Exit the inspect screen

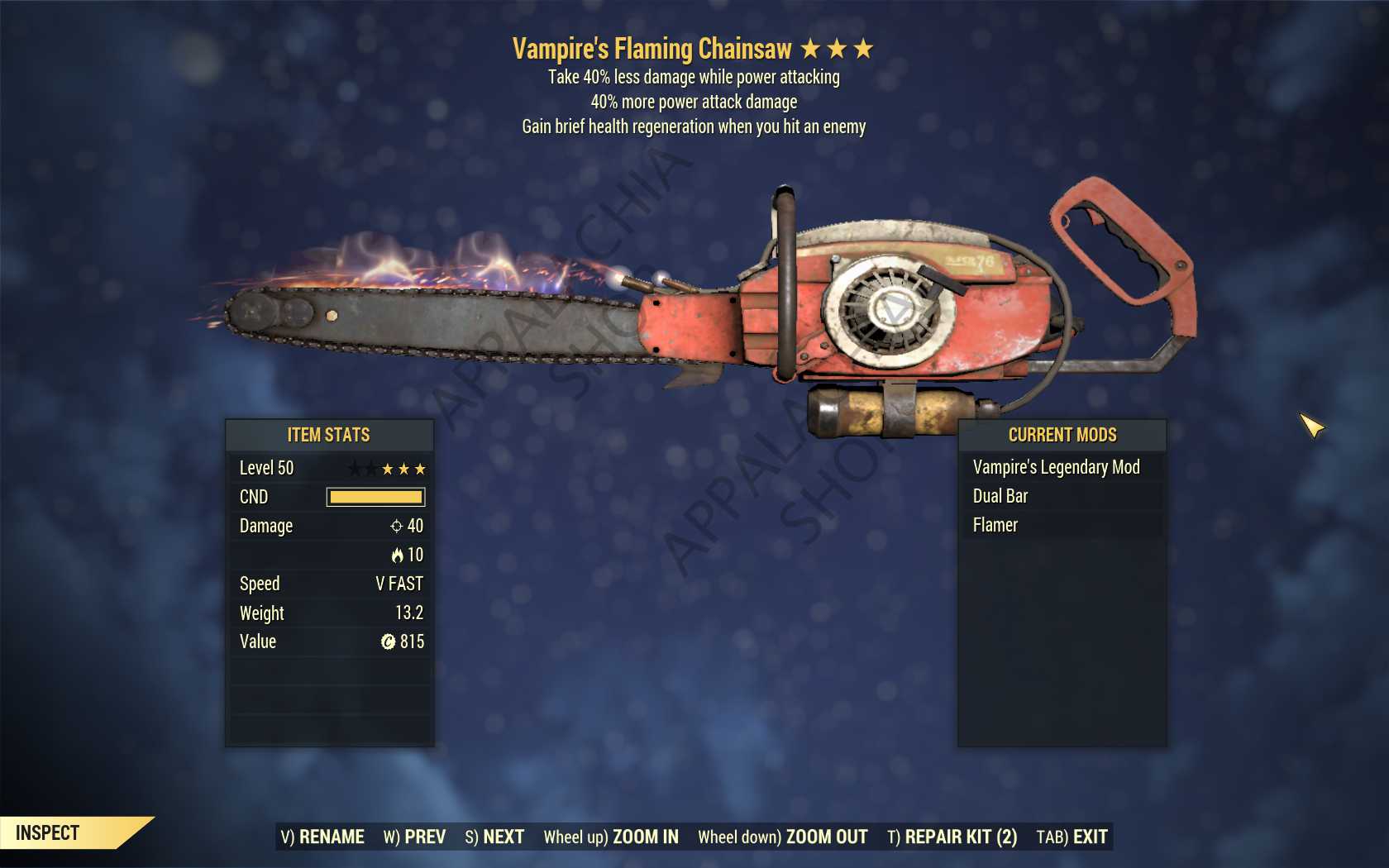click(1072, 837)
